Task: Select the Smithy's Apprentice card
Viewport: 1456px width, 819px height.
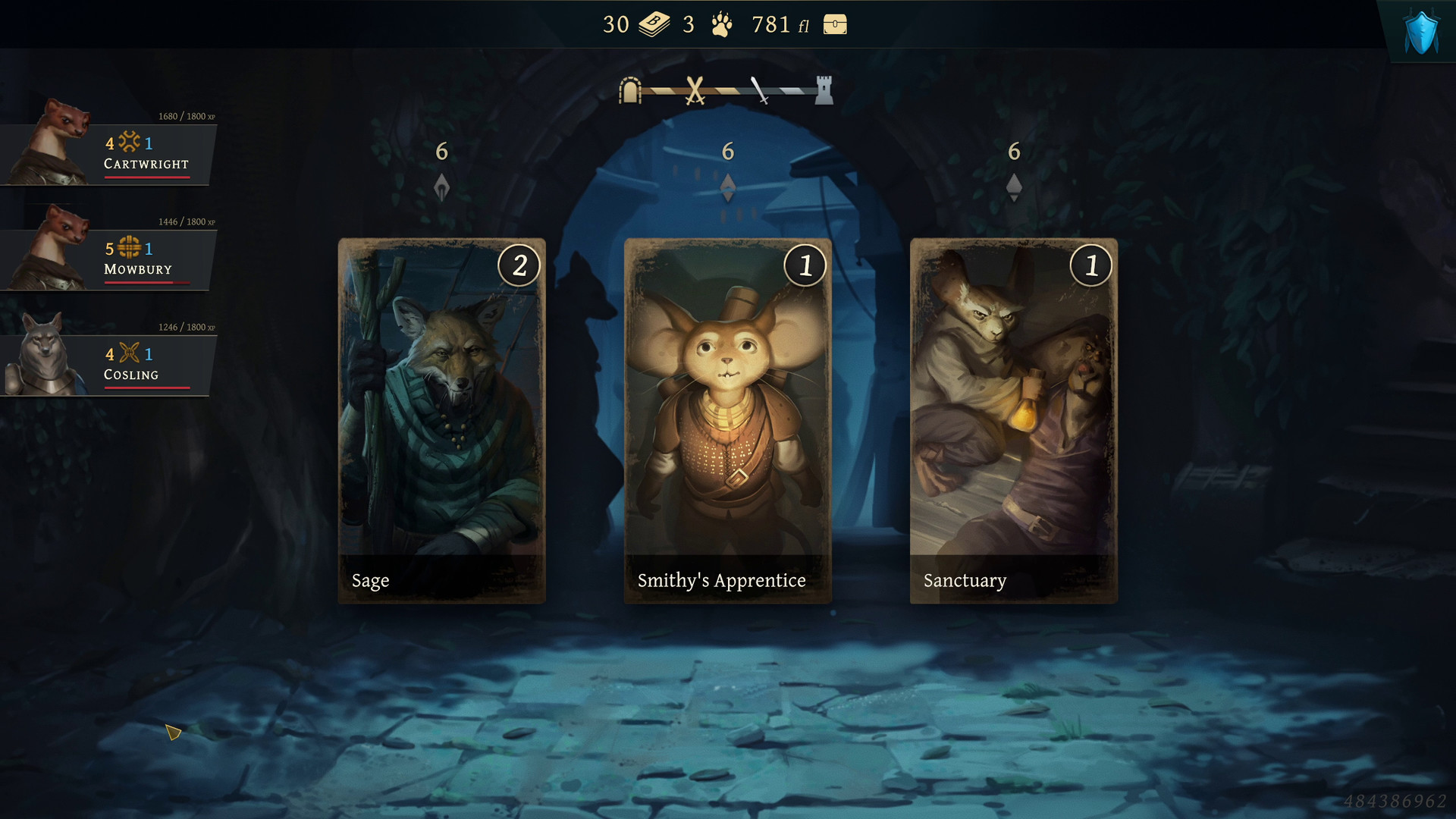Action: coord(727,421)
